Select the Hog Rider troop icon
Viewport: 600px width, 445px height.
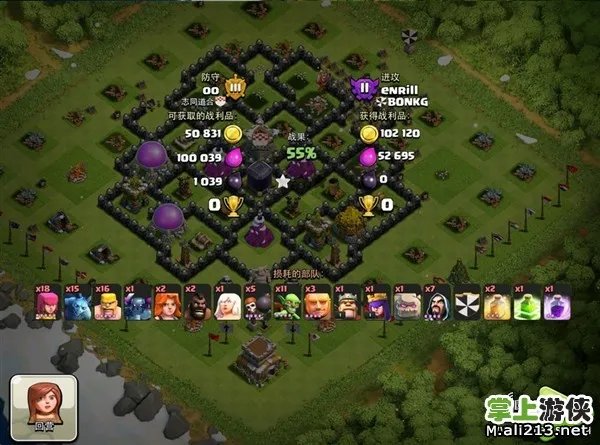[x=197, y=305]
